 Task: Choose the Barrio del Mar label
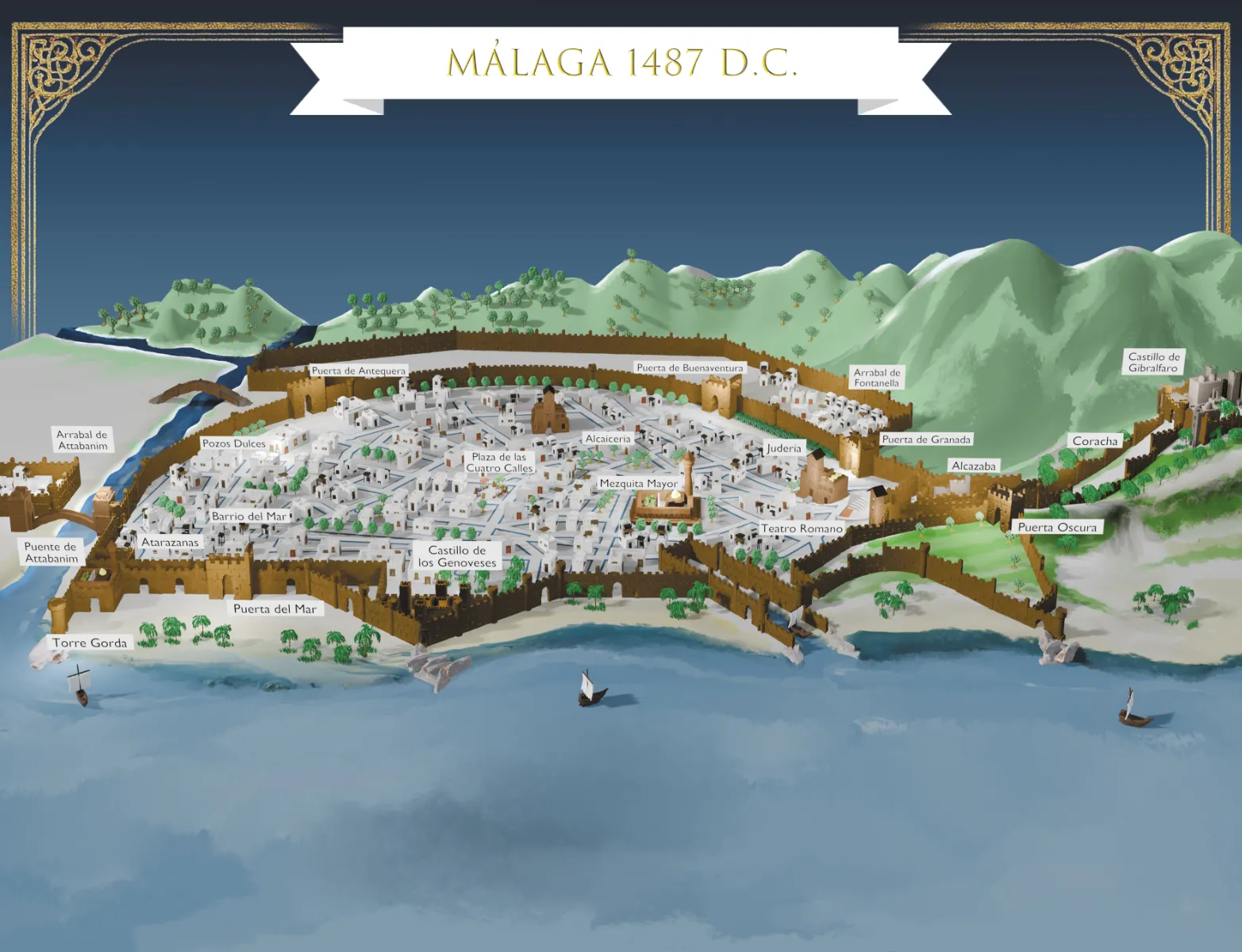[x=248, y=516]
